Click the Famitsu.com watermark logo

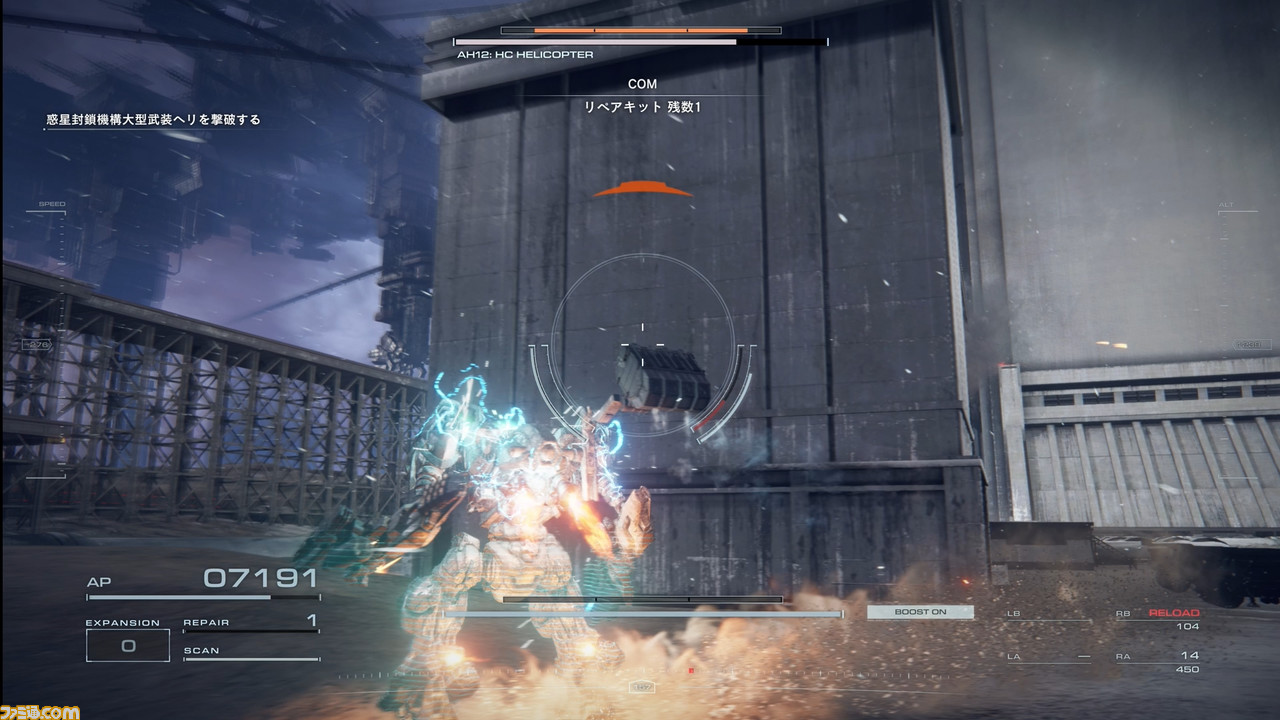point(40,710)
